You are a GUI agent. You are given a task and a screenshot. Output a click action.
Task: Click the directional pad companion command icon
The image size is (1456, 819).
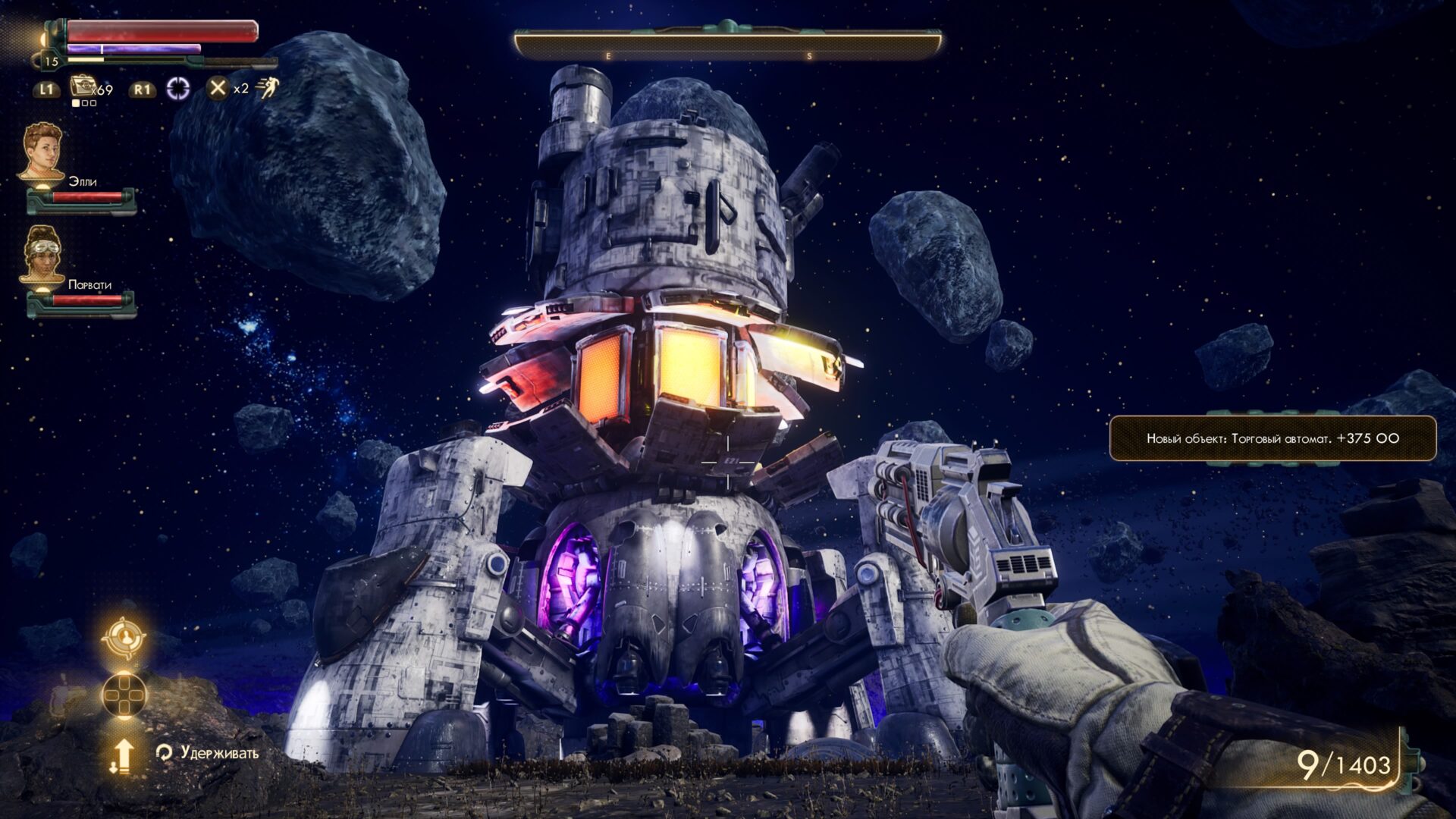(124, 694)
